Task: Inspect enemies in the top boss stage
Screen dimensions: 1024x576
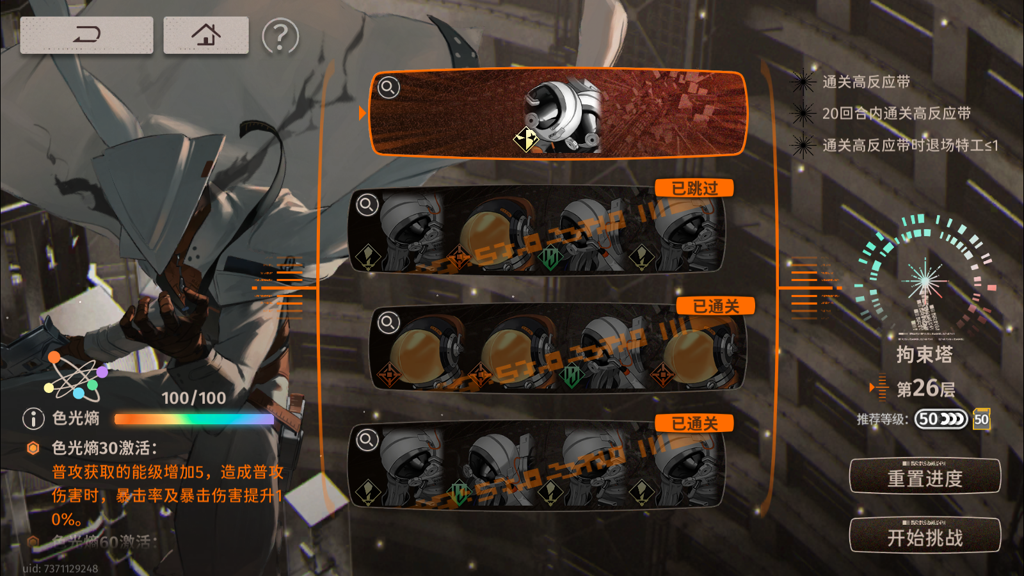Action: 388,88
